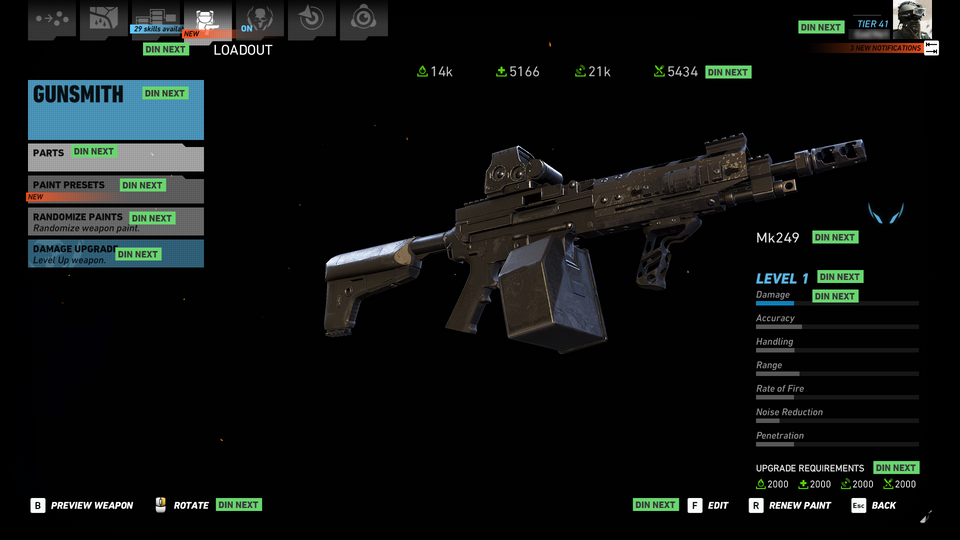This screenshot has width=960, height=540.
Task: Click the Edit button in the bottom bar
Action: pos(708,506)
